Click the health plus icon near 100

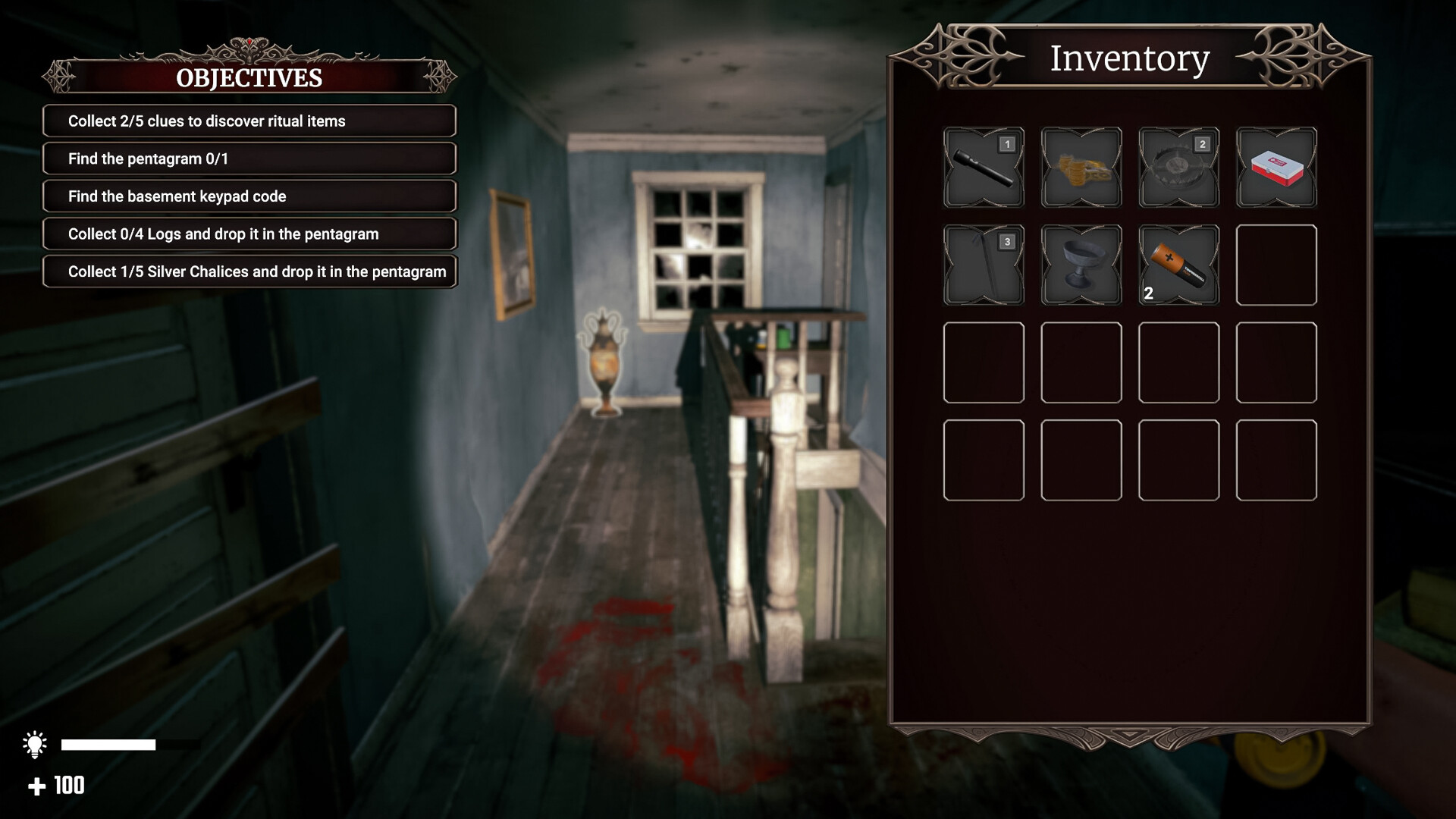pyautogui.click(x=37, y=786)
